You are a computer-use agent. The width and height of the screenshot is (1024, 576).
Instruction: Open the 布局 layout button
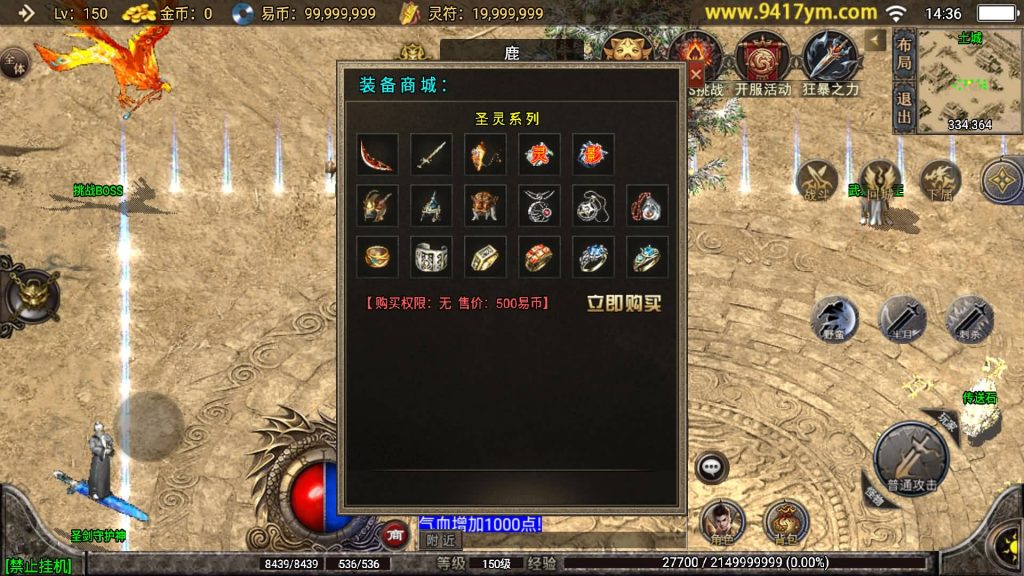[904, 54]
